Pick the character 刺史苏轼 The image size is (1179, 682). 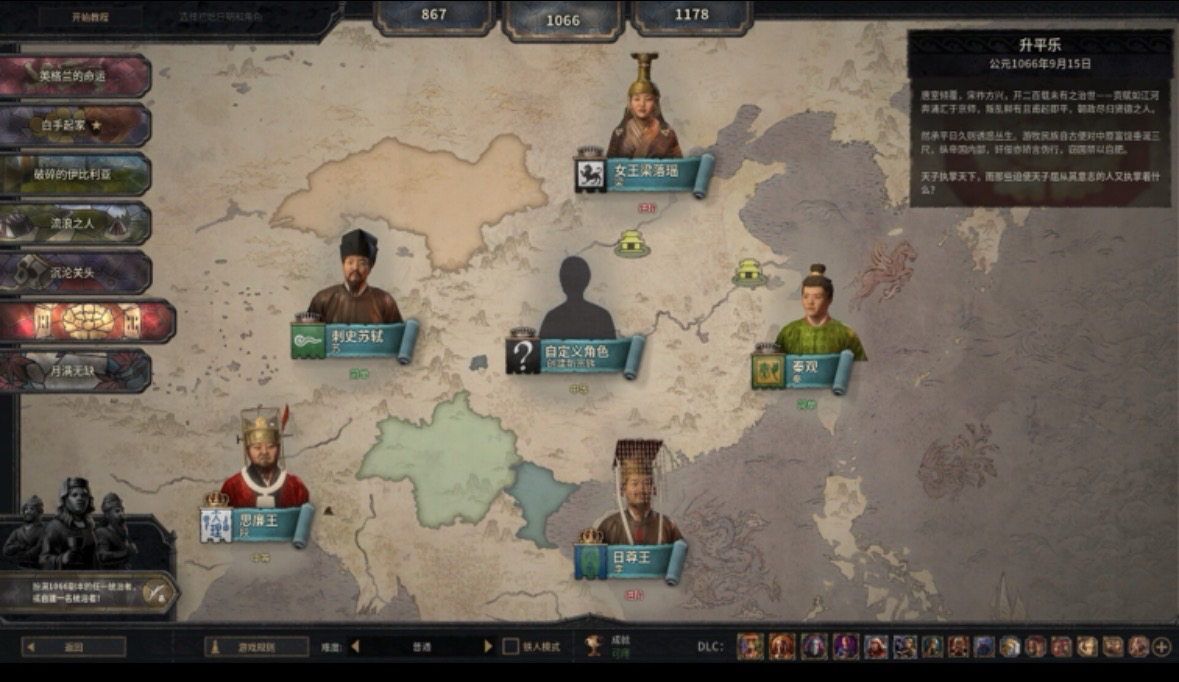coord(357,339)
